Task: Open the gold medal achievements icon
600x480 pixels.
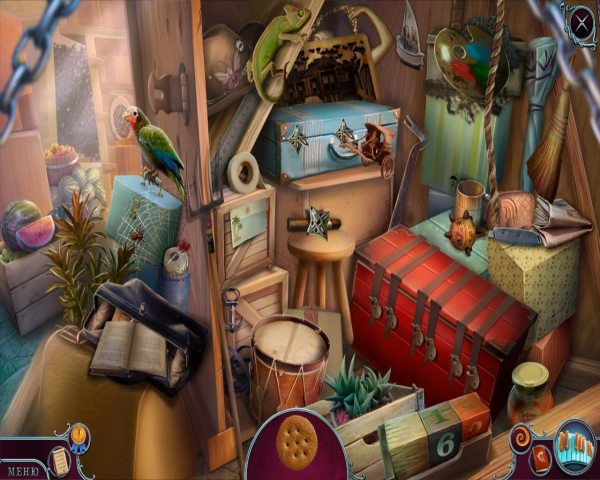Action: (79, 436)
